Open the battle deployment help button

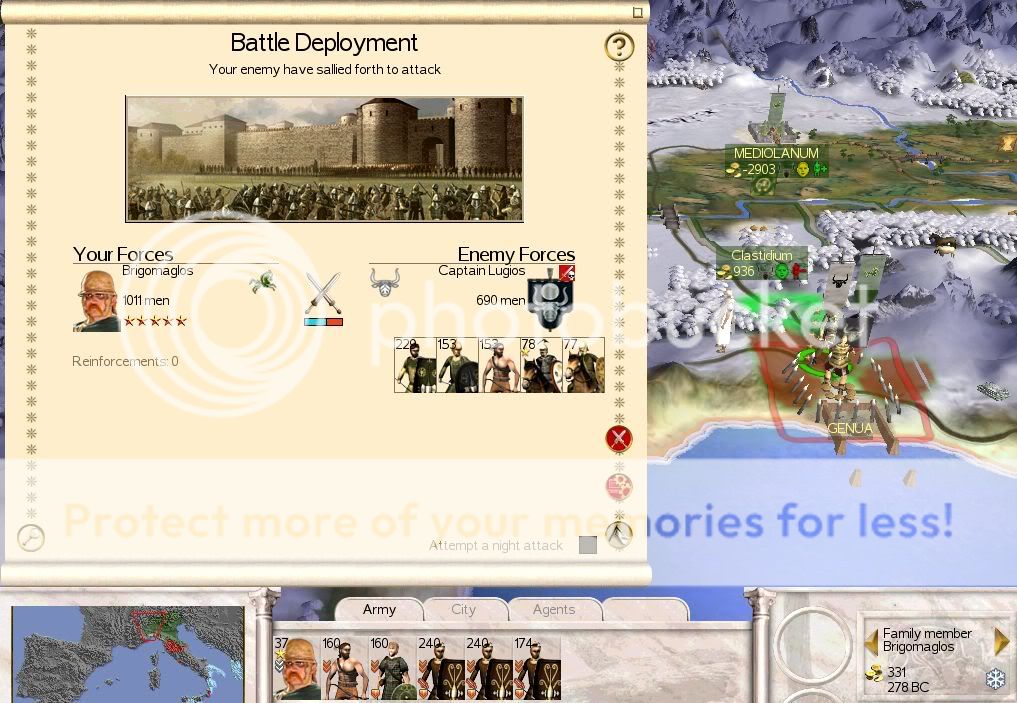[x=619, y=46]
